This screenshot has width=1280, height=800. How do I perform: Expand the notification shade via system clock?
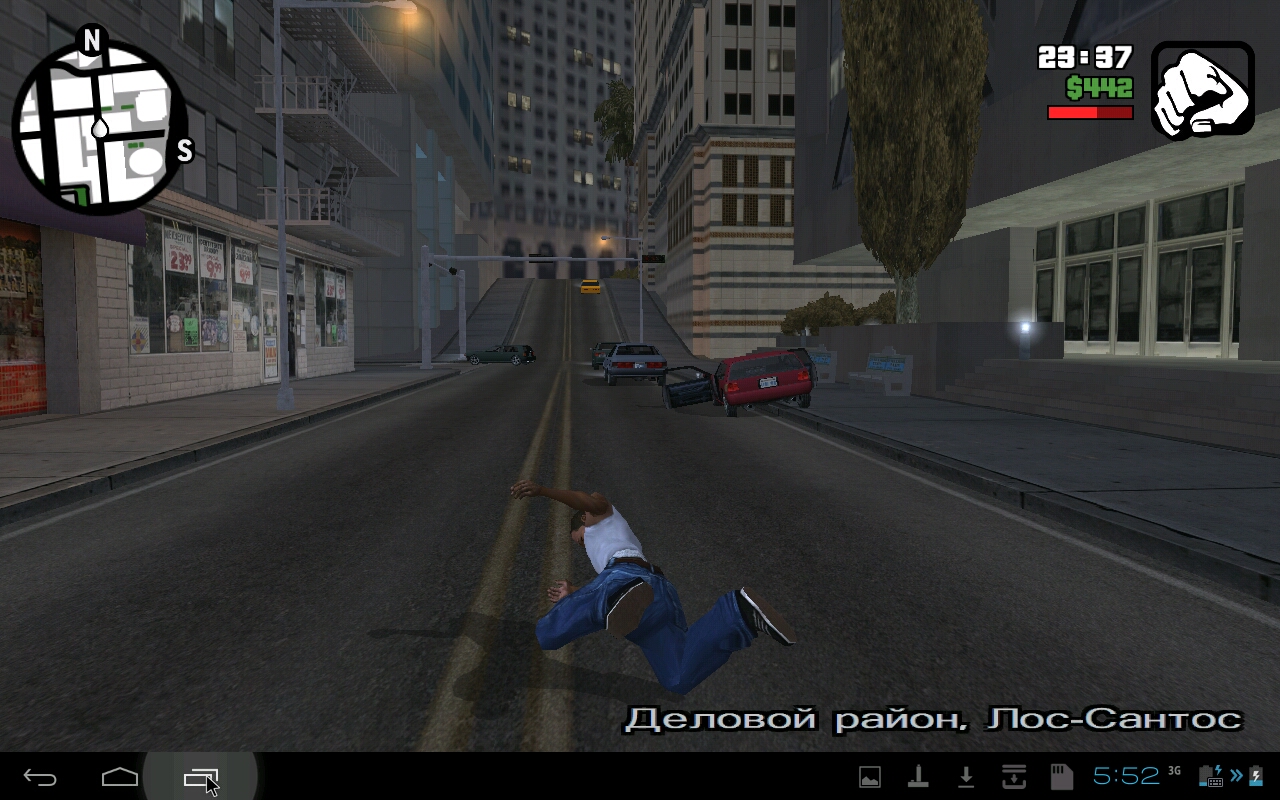(x=1125, y=777)
